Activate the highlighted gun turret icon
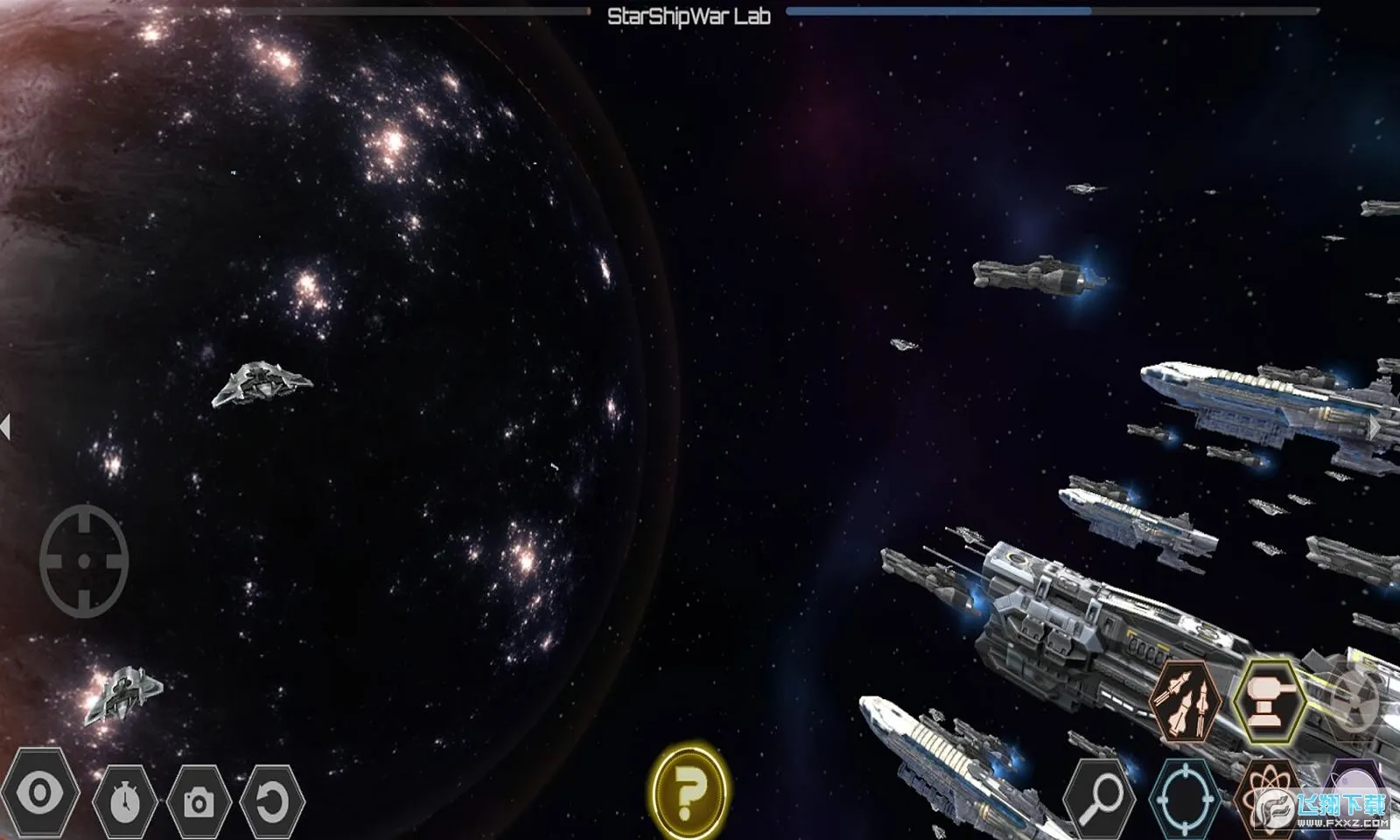 (1269, 701)
